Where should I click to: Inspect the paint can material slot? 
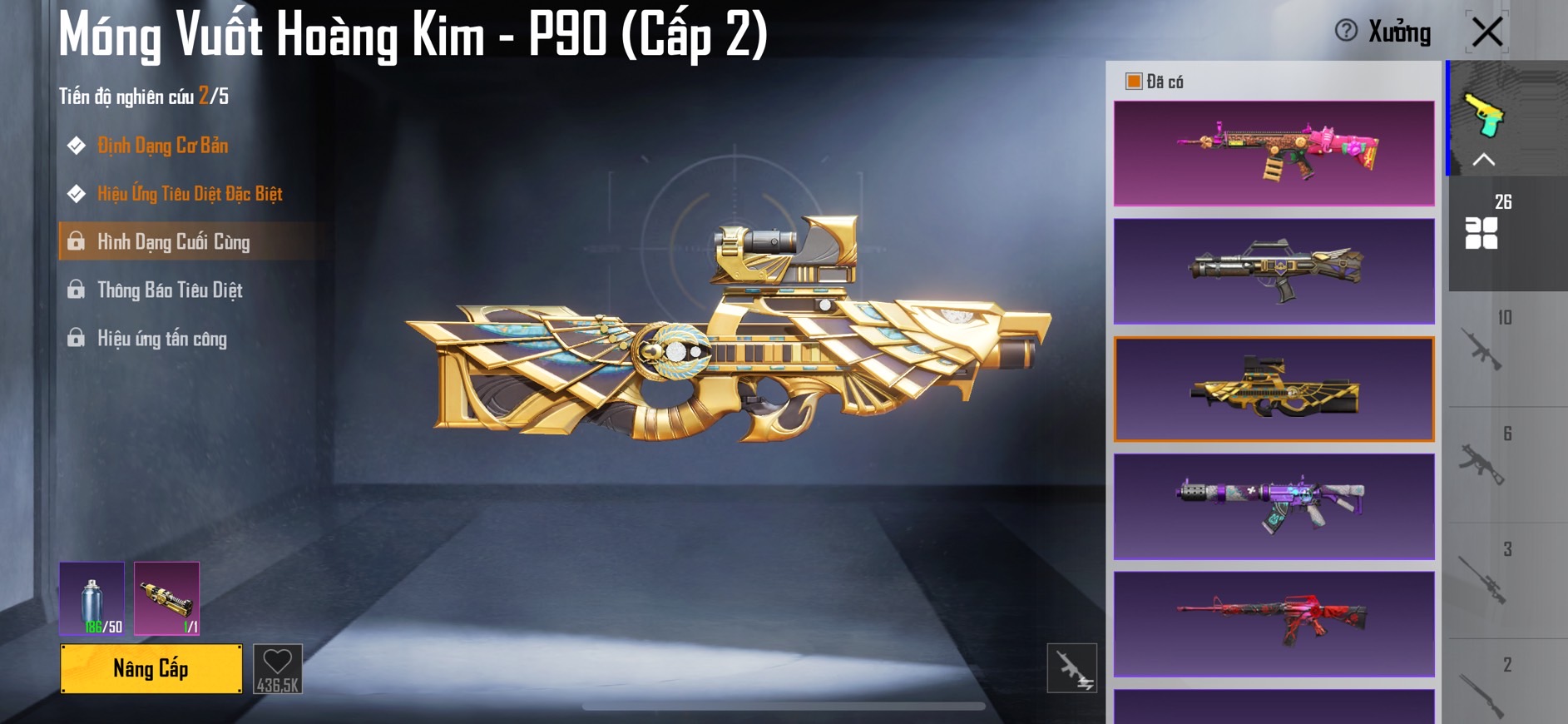(92, 598)
